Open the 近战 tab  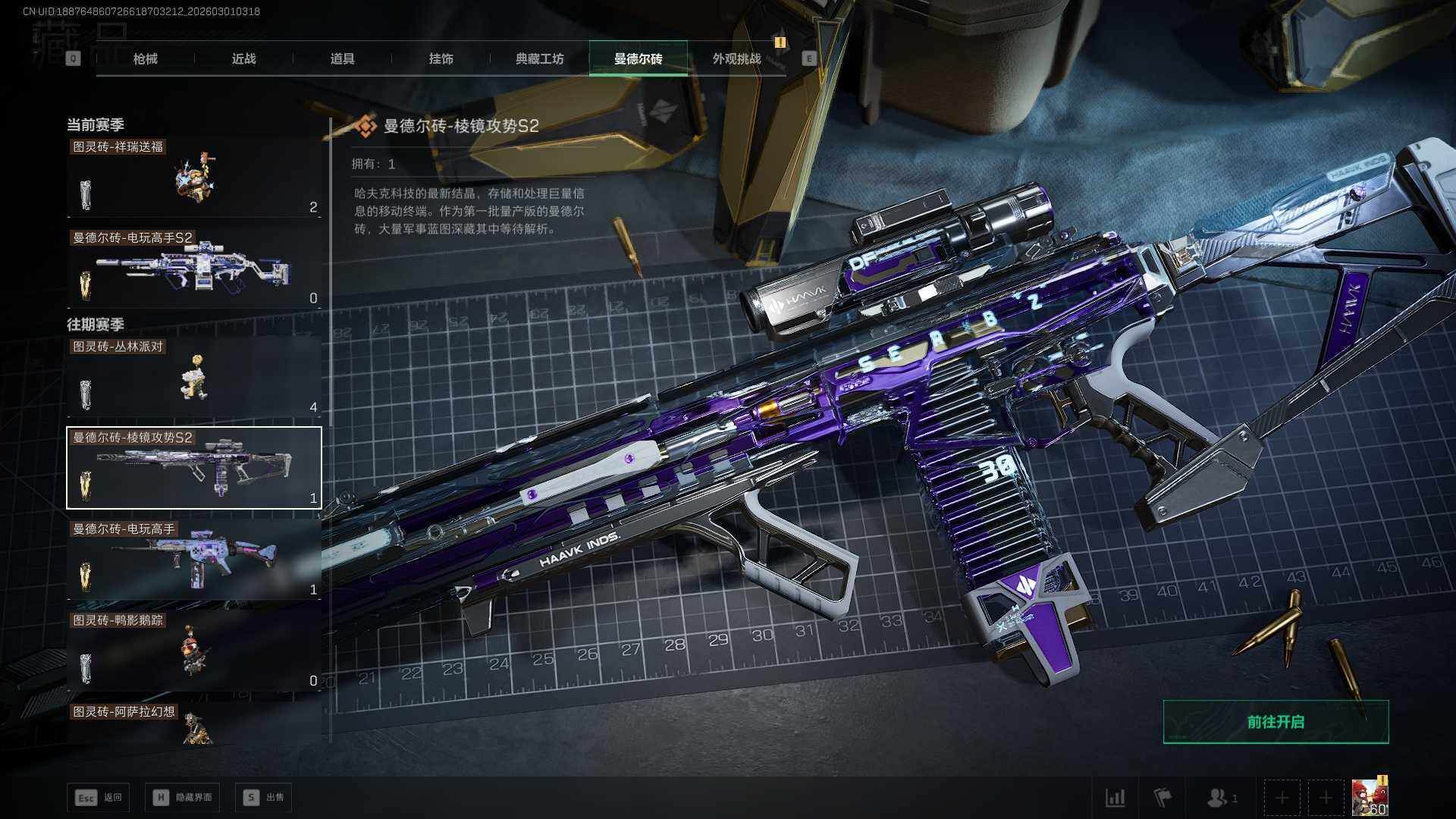243,58
